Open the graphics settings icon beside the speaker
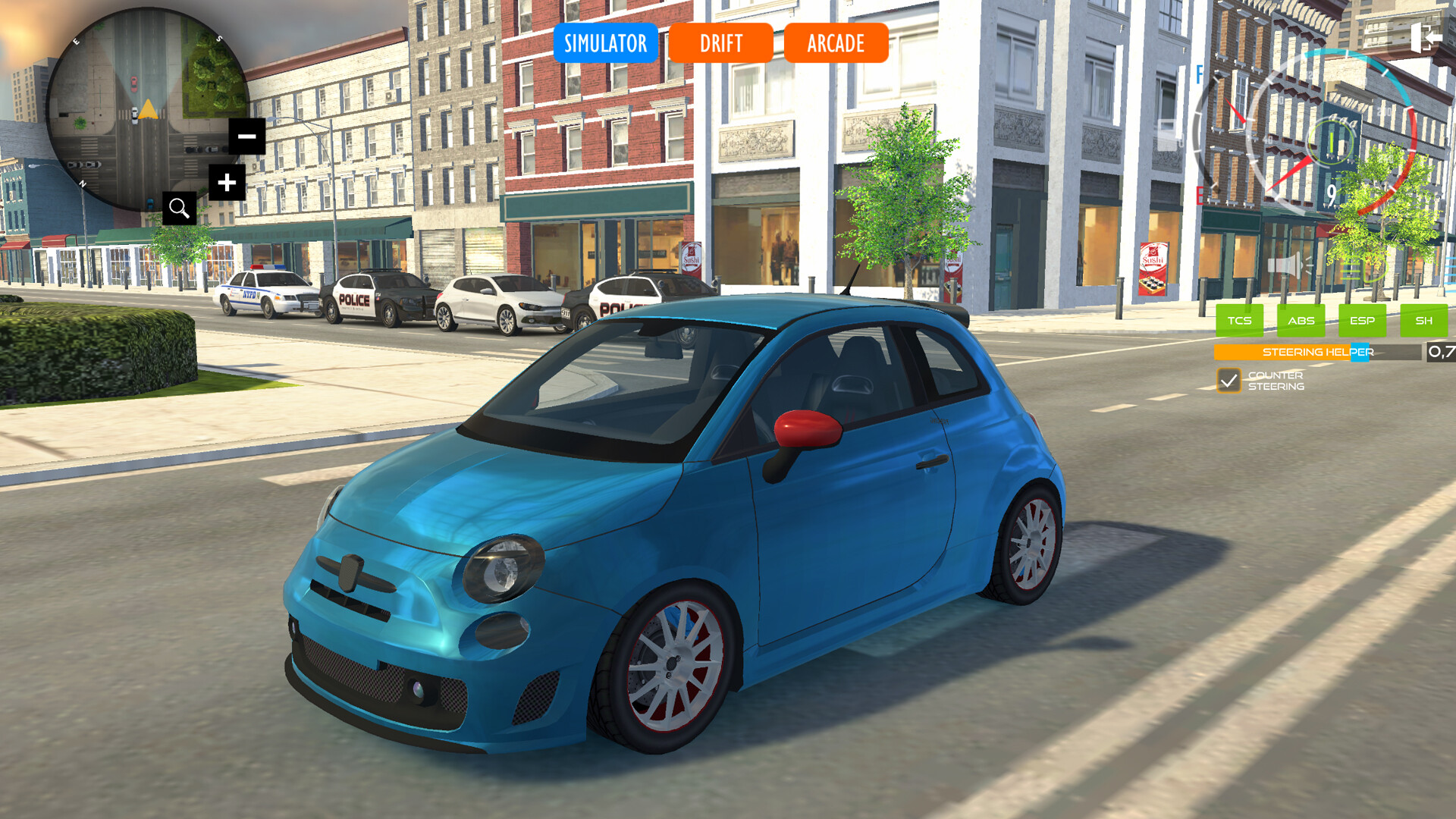The height and width of the screenshot is (819, 1456). click(1360, 270)
